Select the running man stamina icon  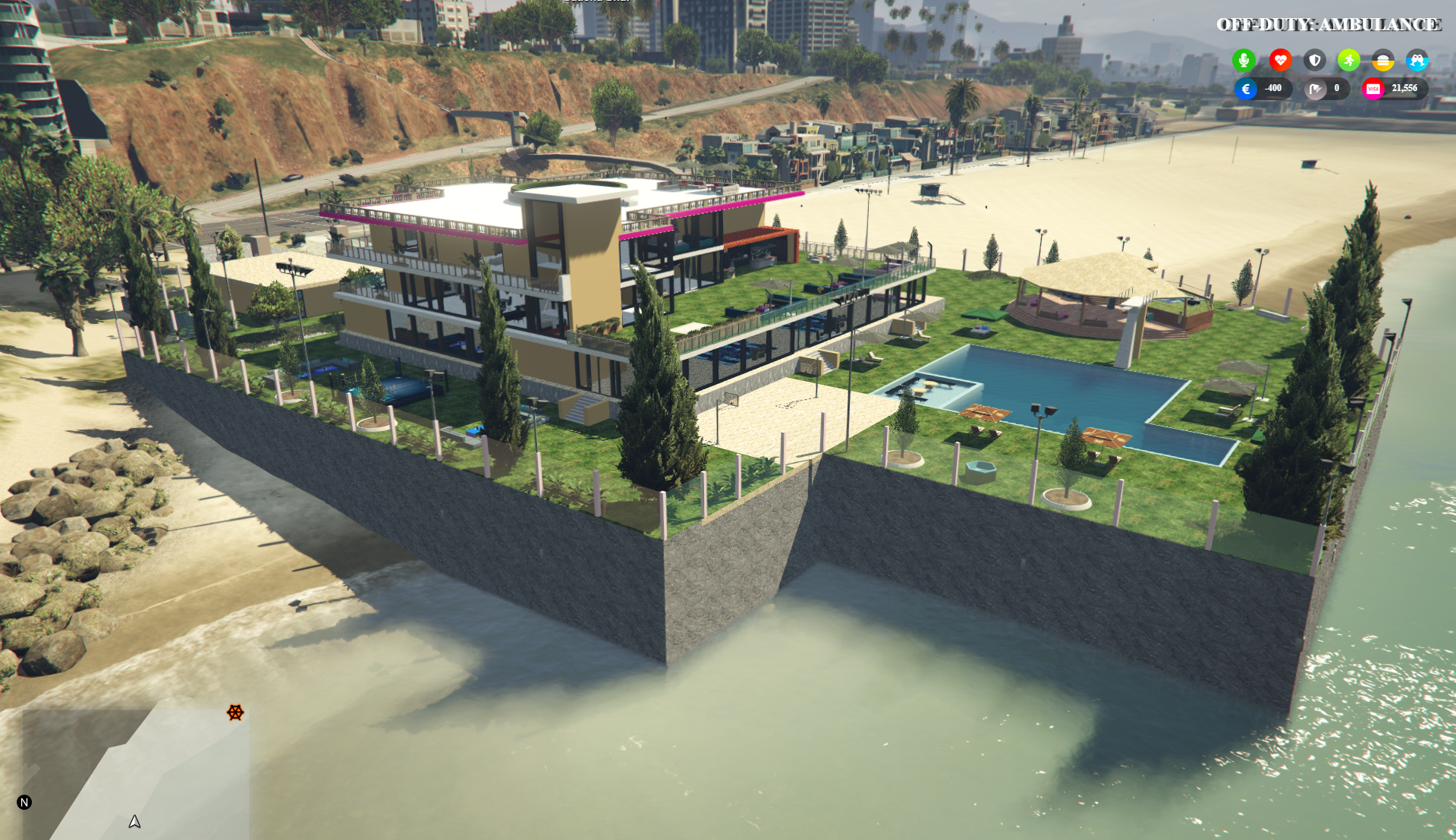(x=1348, y=60)
